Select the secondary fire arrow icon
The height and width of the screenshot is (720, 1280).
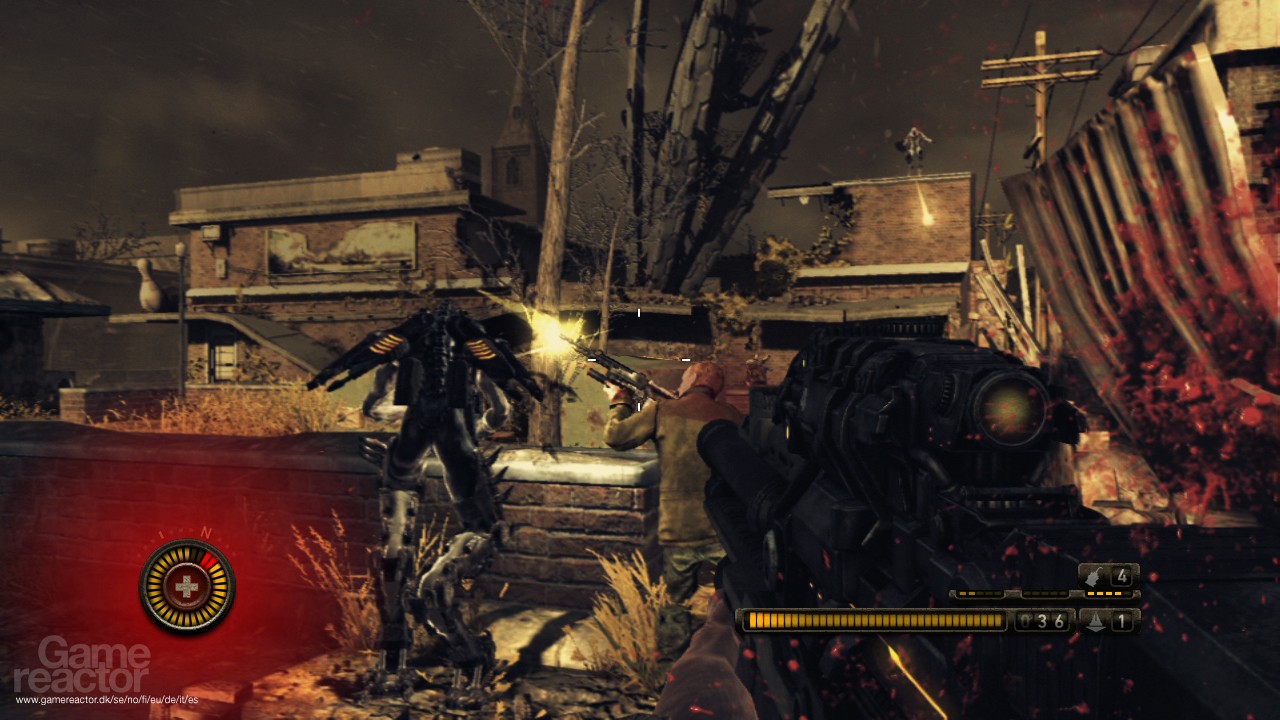click(1096, 621)
